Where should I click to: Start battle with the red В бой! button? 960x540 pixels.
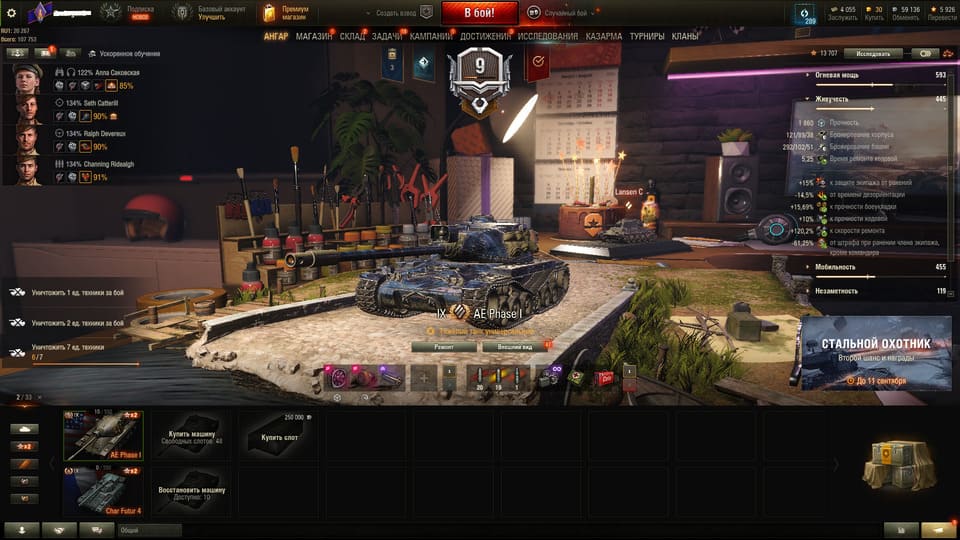click(478, 13)
